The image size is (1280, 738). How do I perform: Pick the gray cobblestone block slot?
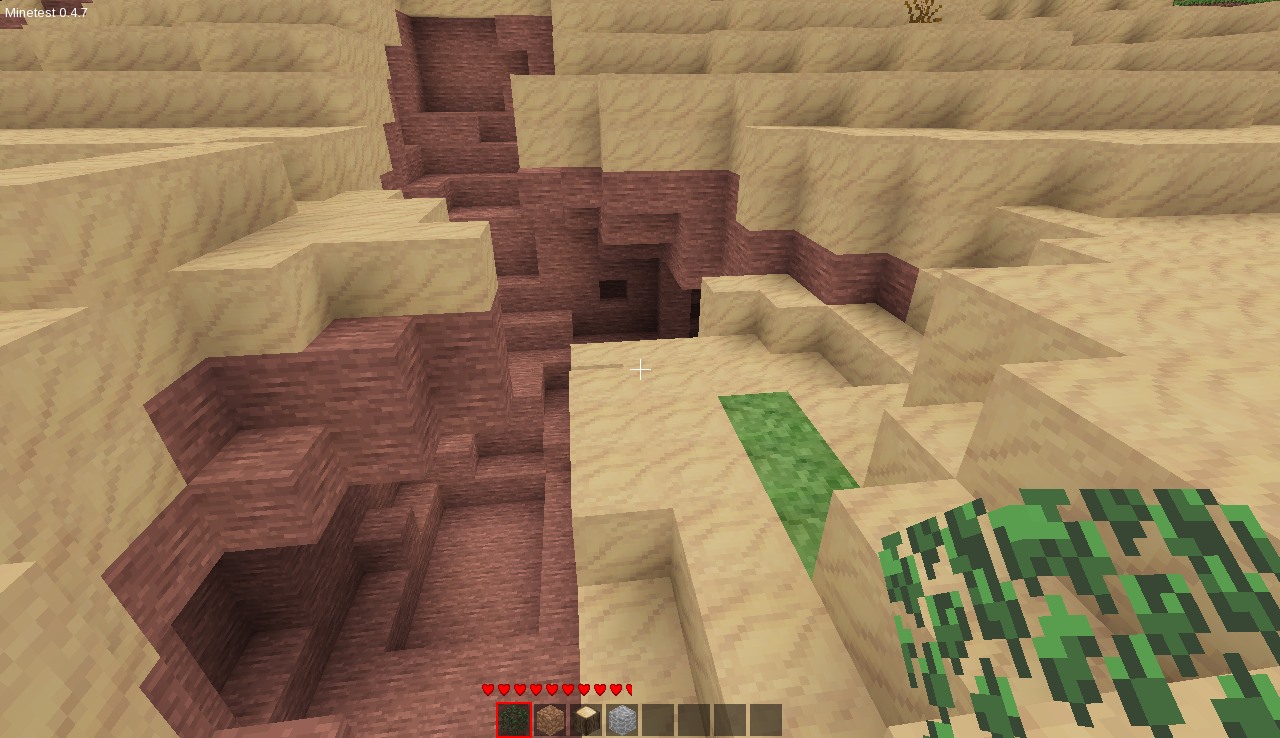coord(622,720)
